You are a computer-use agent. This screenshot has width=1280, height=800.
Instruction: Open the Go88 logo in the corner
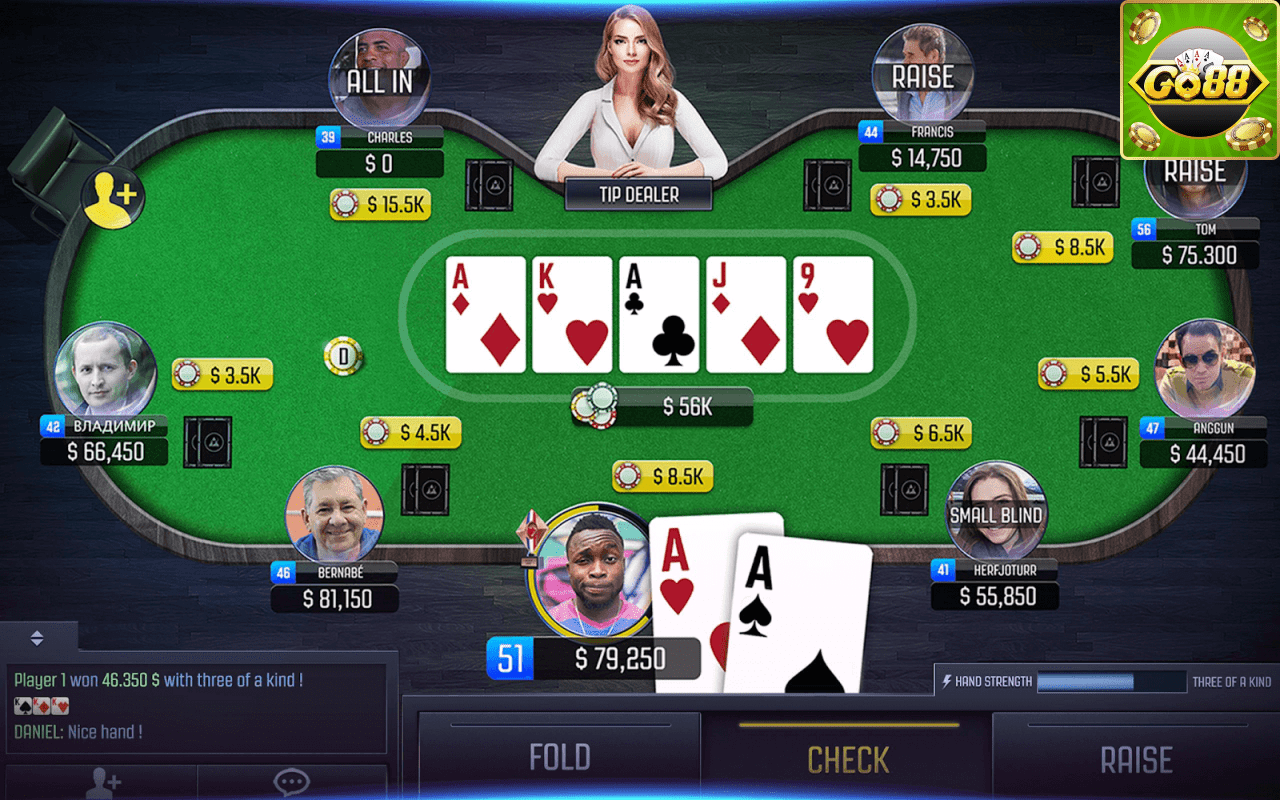point(1198,80)
